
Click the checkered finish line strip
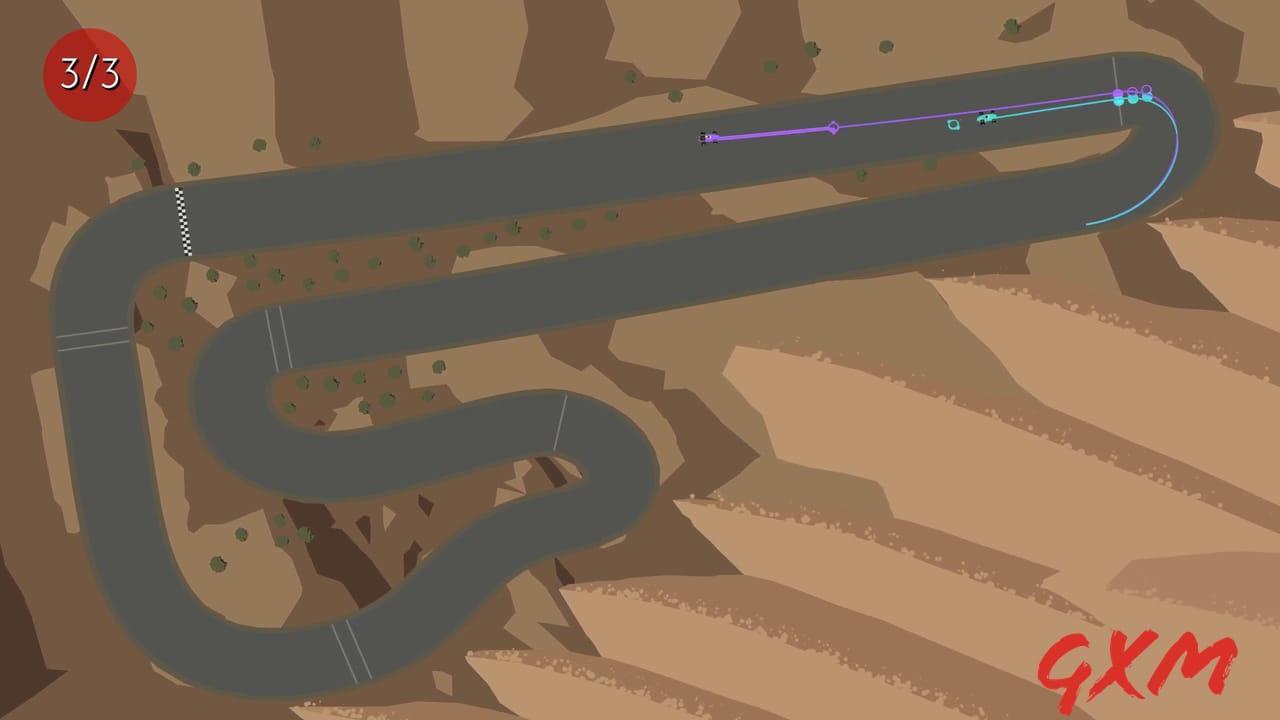tap(185, 220)
